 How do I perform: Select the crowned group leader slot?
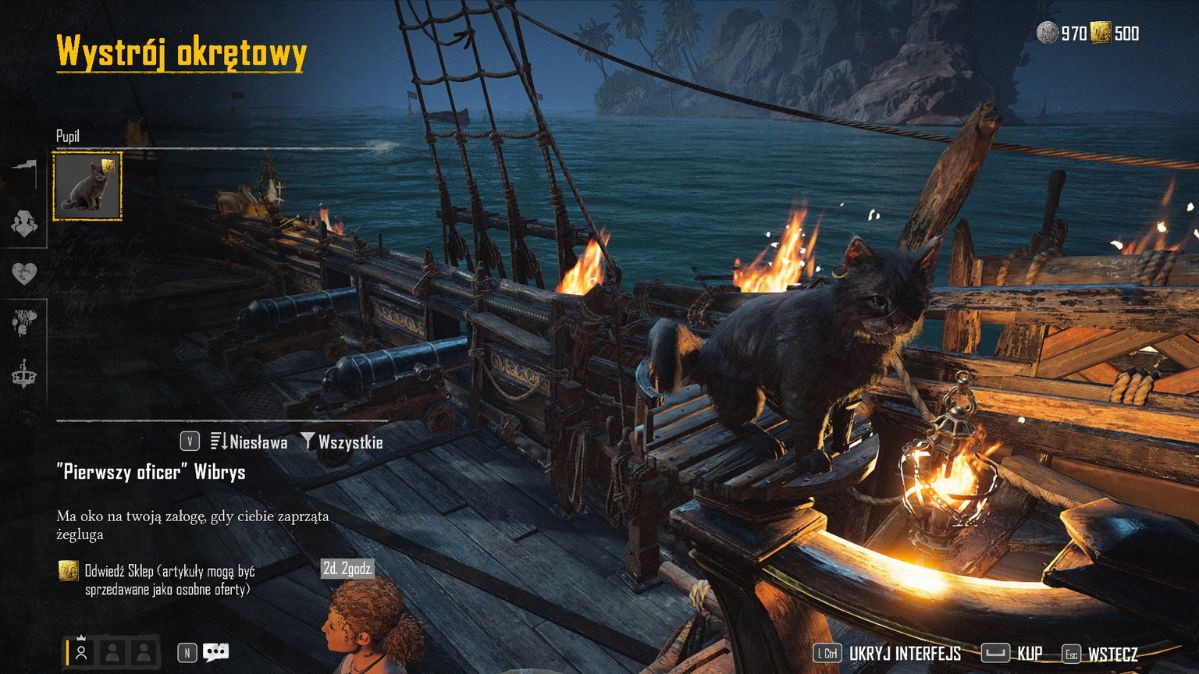[82, 652]
